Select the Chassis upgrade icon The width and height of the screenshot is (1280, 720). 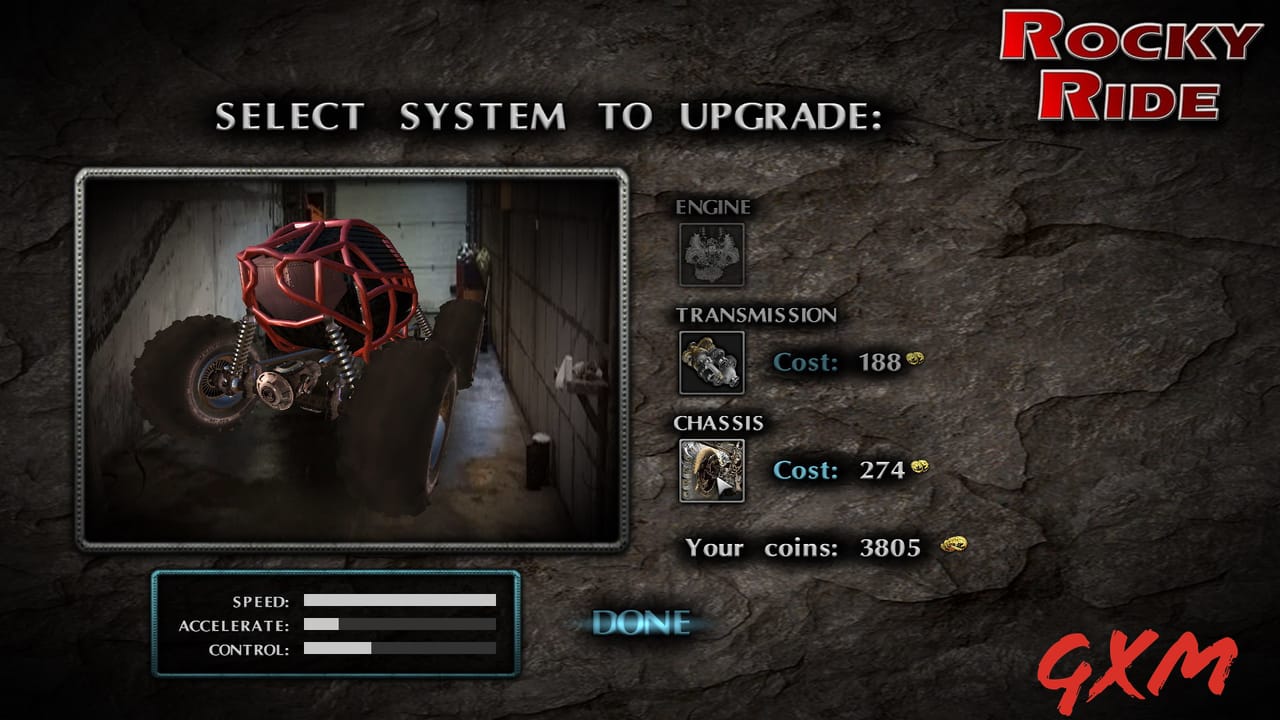pos(713,469)
